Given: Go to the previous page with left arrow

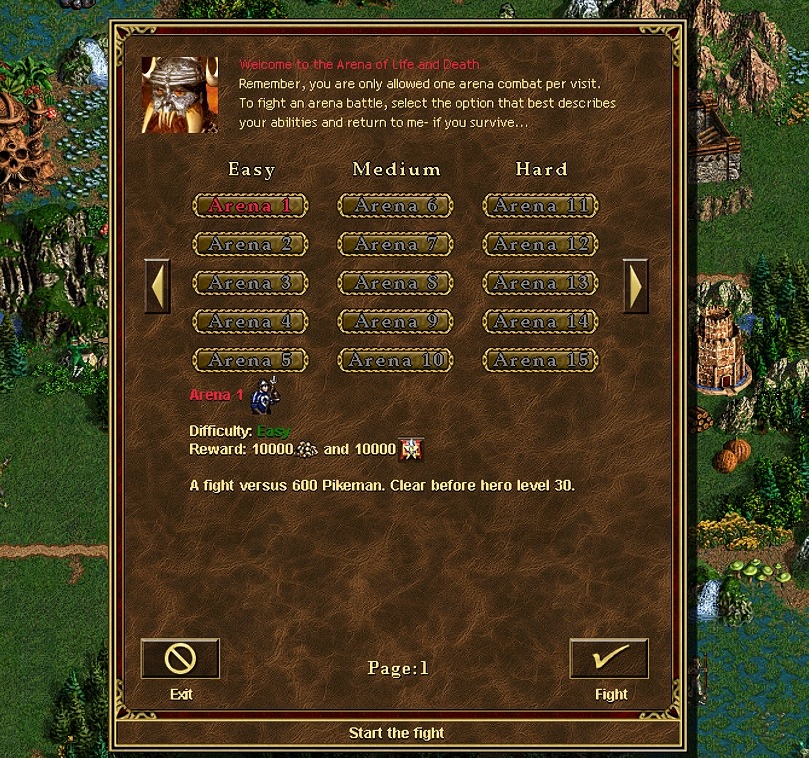Looking at the screenshot, I should 158,286.
